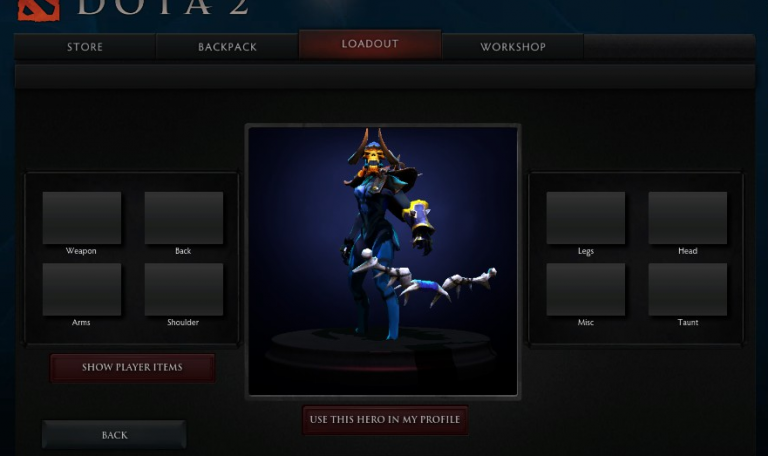The width and height of the screenshot is (768, 456).
Task: Pick the Legs equipment slot
Action: click(586, 218)
